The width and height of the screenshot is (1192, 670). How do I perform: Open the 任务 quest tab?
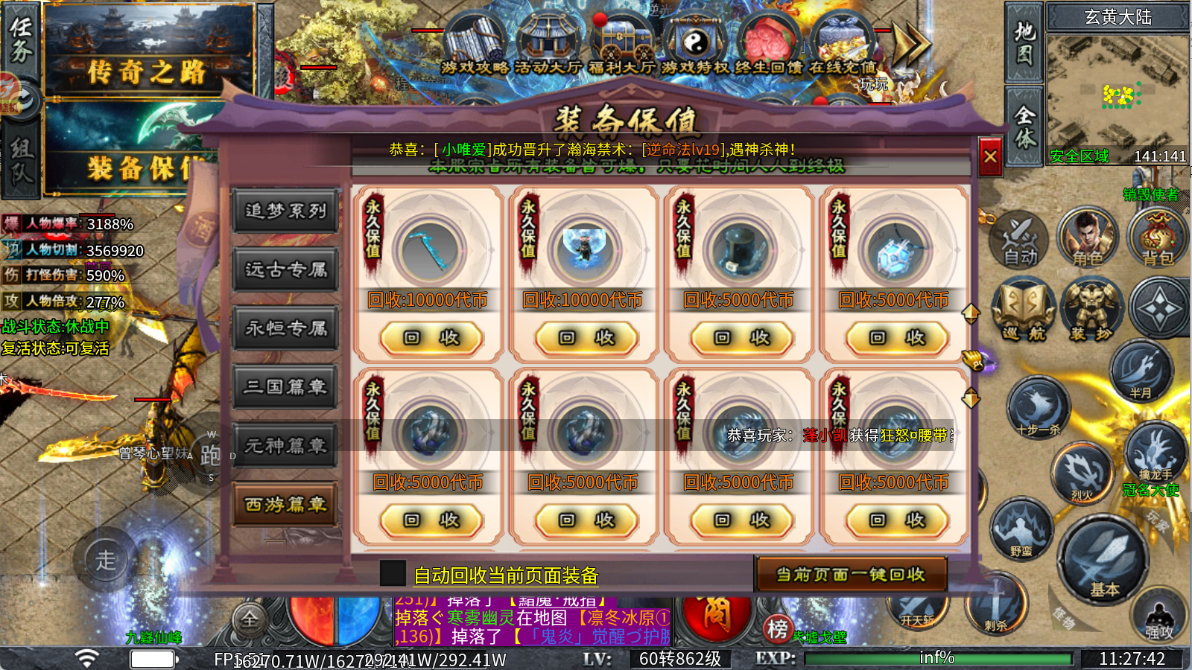(20, 40)
